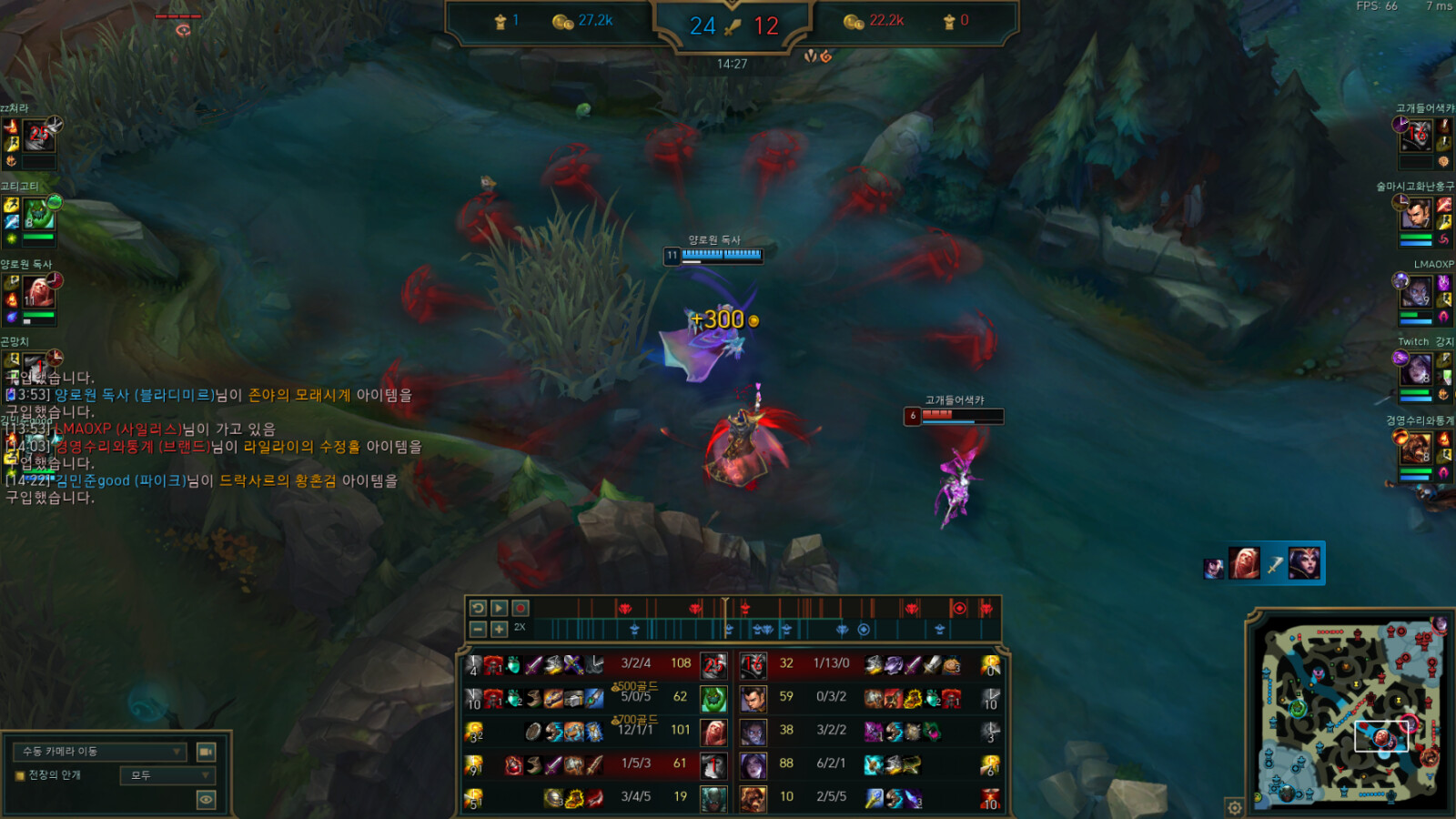
Task: Select the enemy champion with 88 creep score
Action: click(x=753, y=765)
